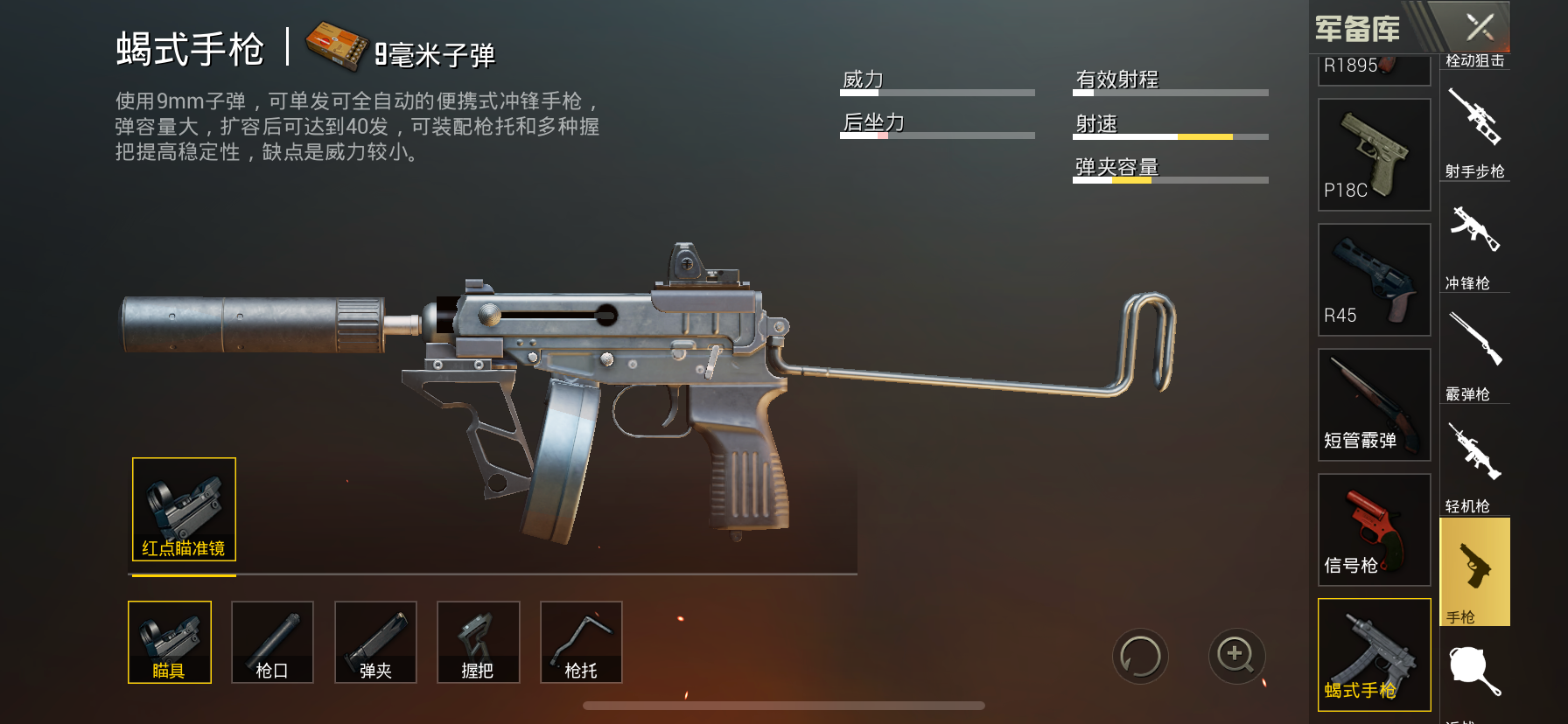Select the 信号枪 flare gun
The image size is (1568, 724).
[x=1374, y=530]
